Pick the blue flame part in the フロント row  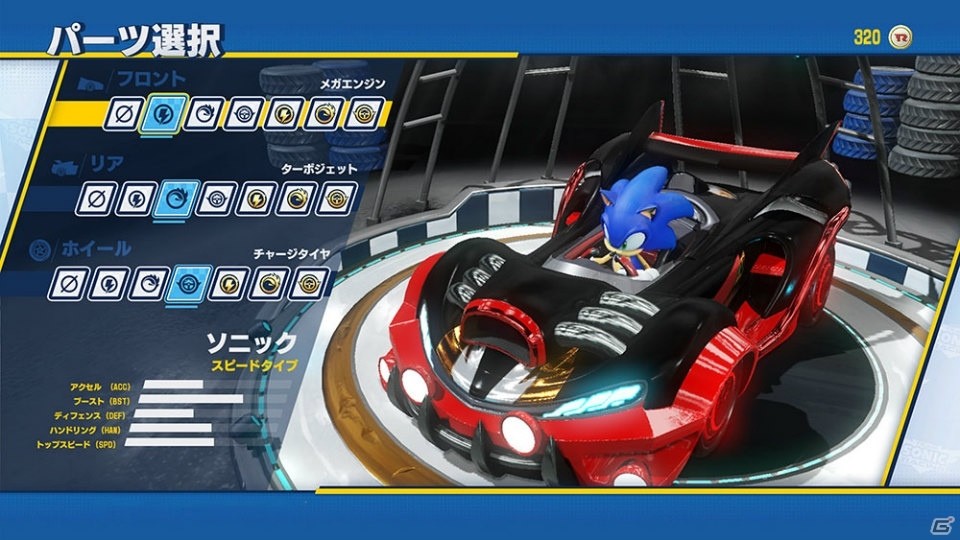(200, 114)
